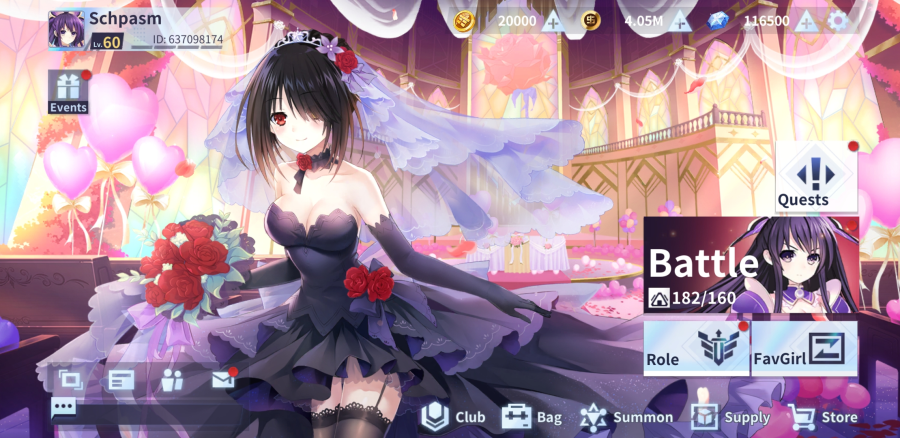
Task: Open the Battle menu
Action: (x=750, y=265)
